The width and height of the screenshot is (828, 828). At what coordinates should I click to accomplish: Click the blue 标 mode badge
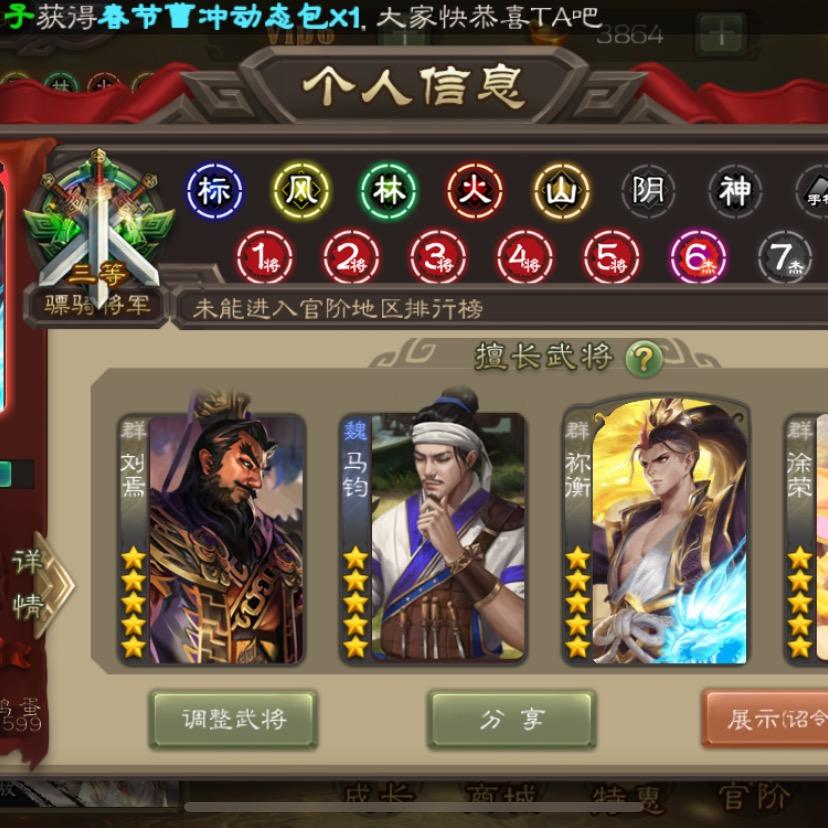214,190
